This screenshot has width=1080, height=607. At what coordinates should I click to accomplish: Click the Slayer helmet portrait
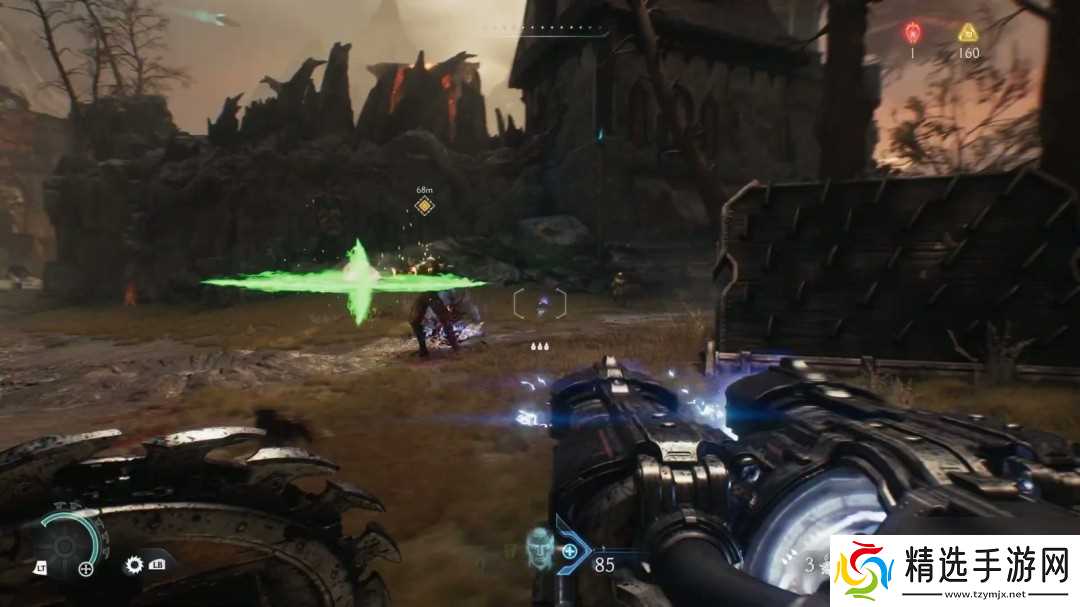click(x=540, y=548)
